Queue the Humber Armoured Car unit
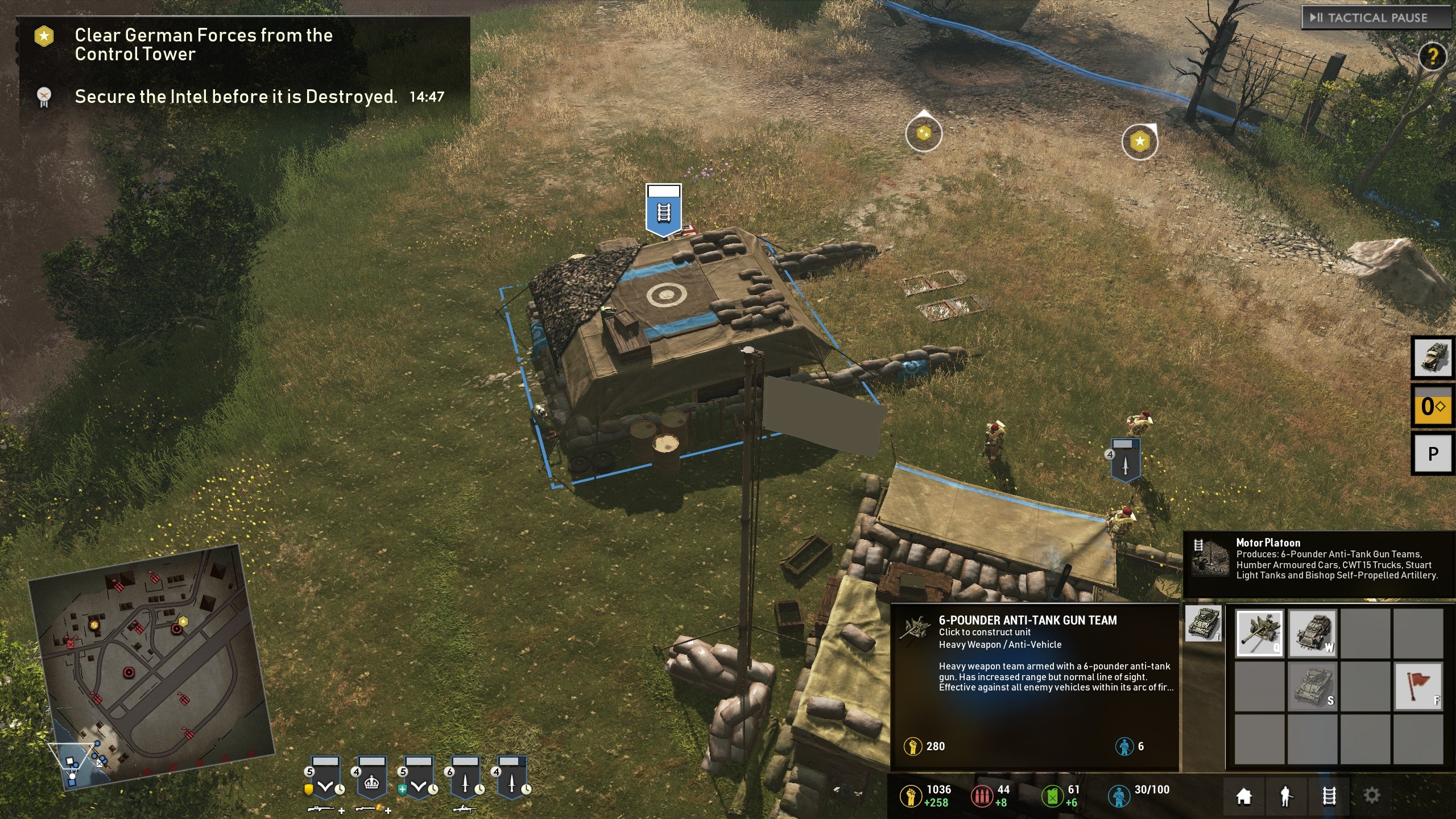 coord(1312,633)
